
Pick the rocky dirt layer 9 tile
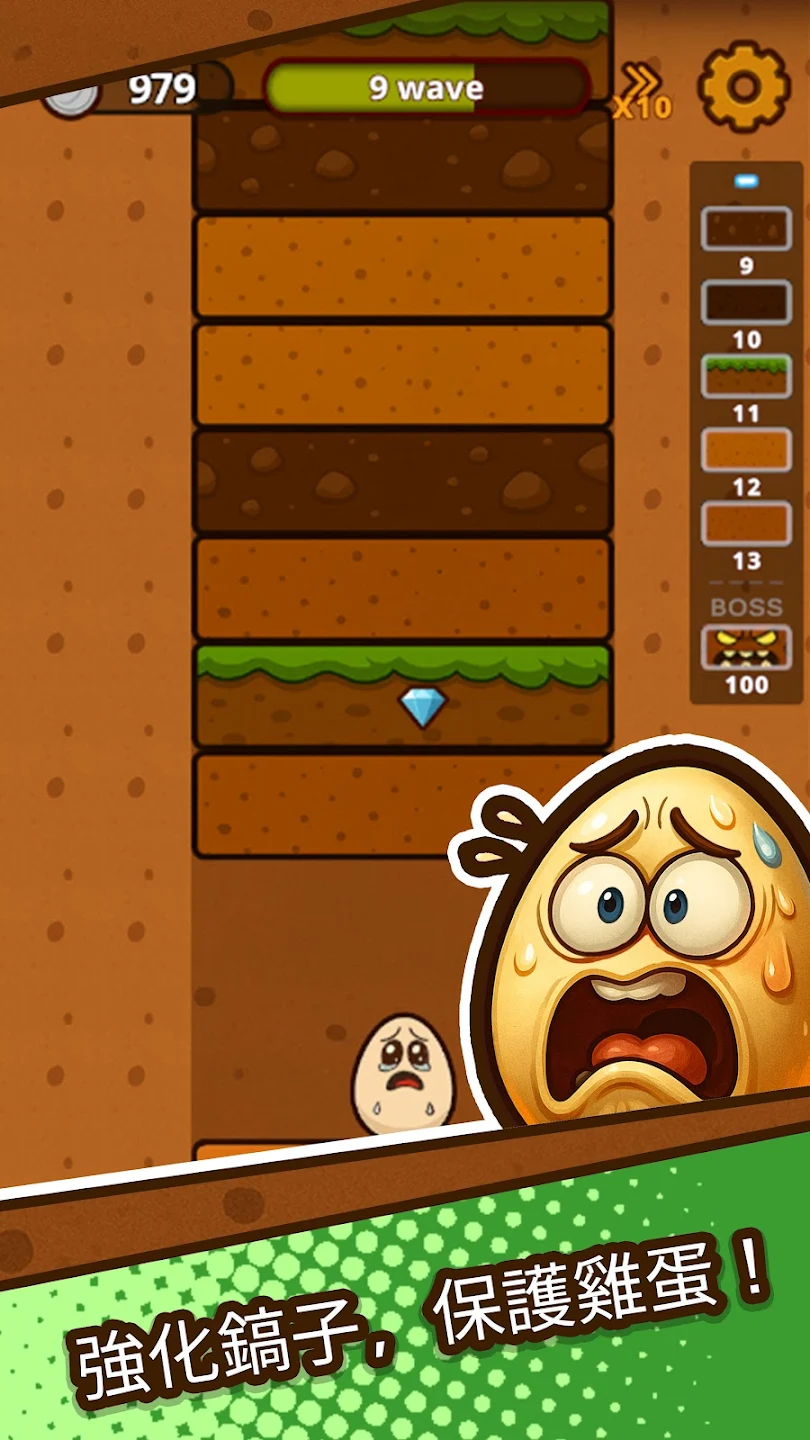(746, 229)
